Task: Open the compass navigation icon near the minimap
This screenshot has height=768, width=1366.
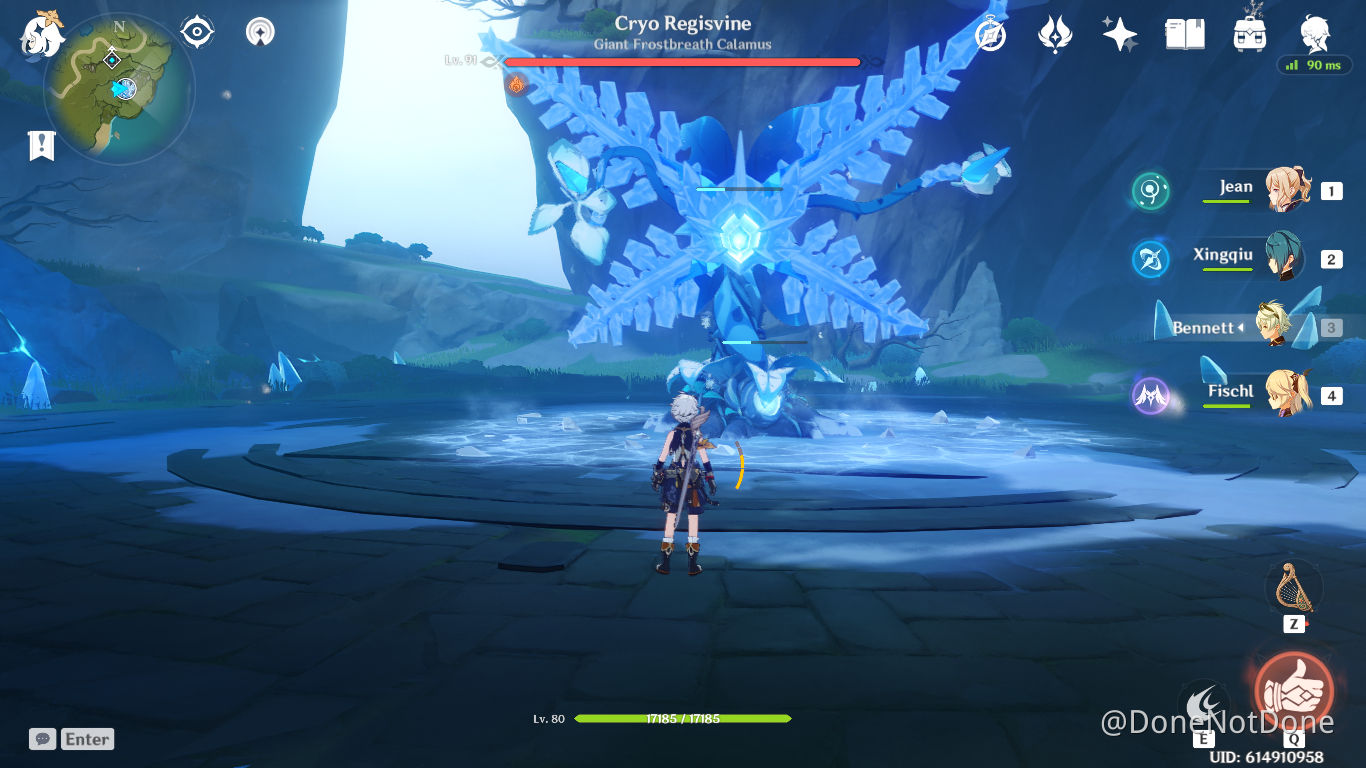Action: click(x=196, y=30)
